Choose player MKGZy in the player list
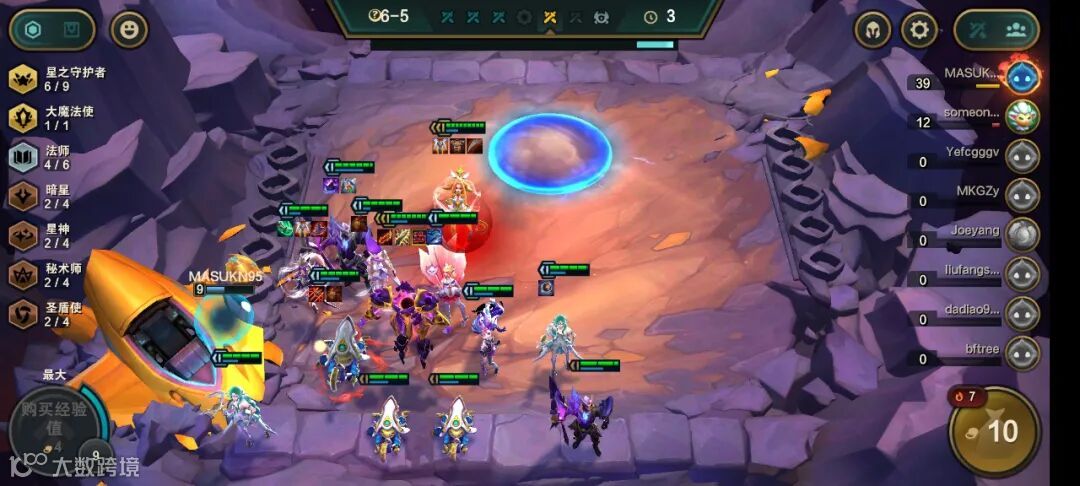This screenshot has width=1080, height=486. (1022, 195)
